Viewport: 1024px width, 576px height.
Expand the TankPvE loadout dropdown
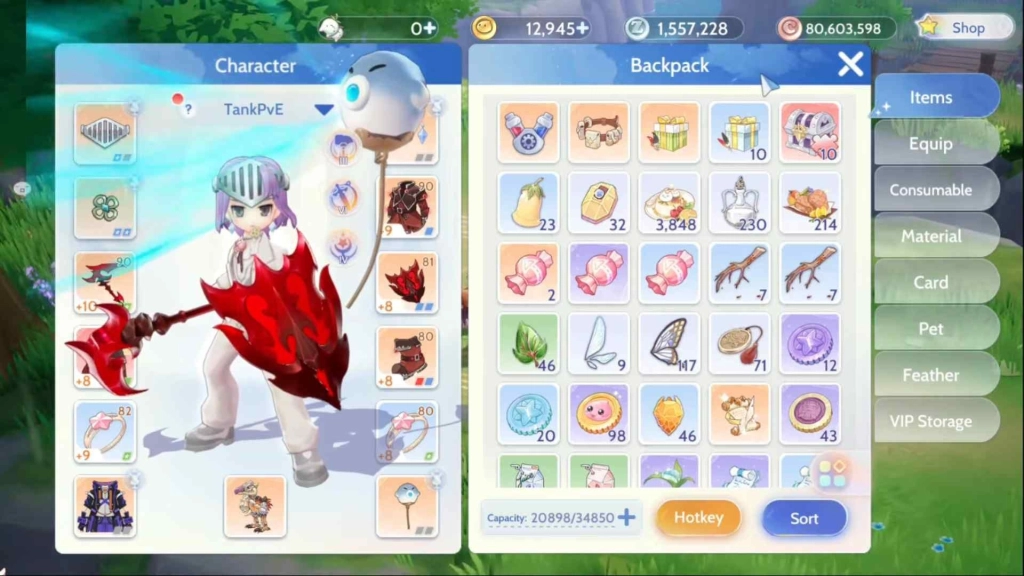pyautogui.click(x=323, y=109)
